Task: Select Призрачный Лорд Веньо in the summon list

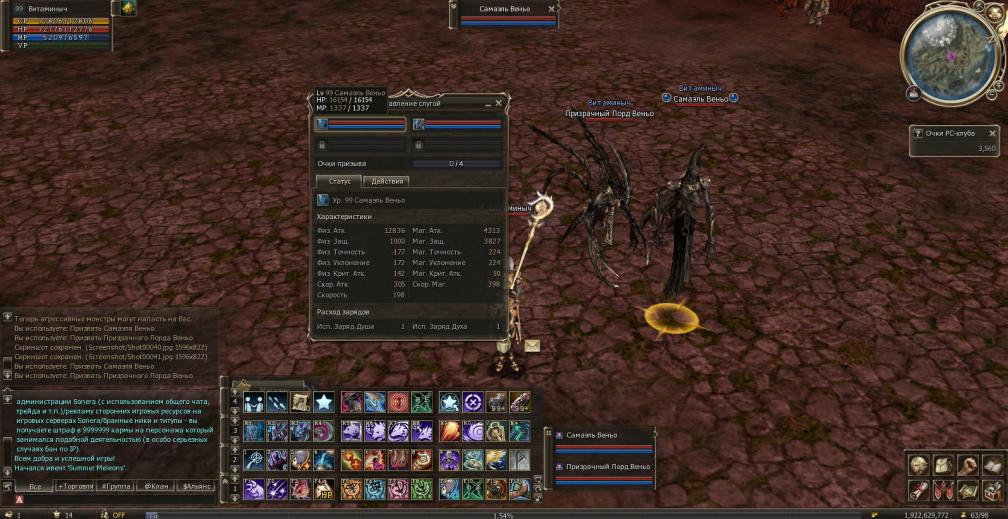Action: (x=608, y=467)
